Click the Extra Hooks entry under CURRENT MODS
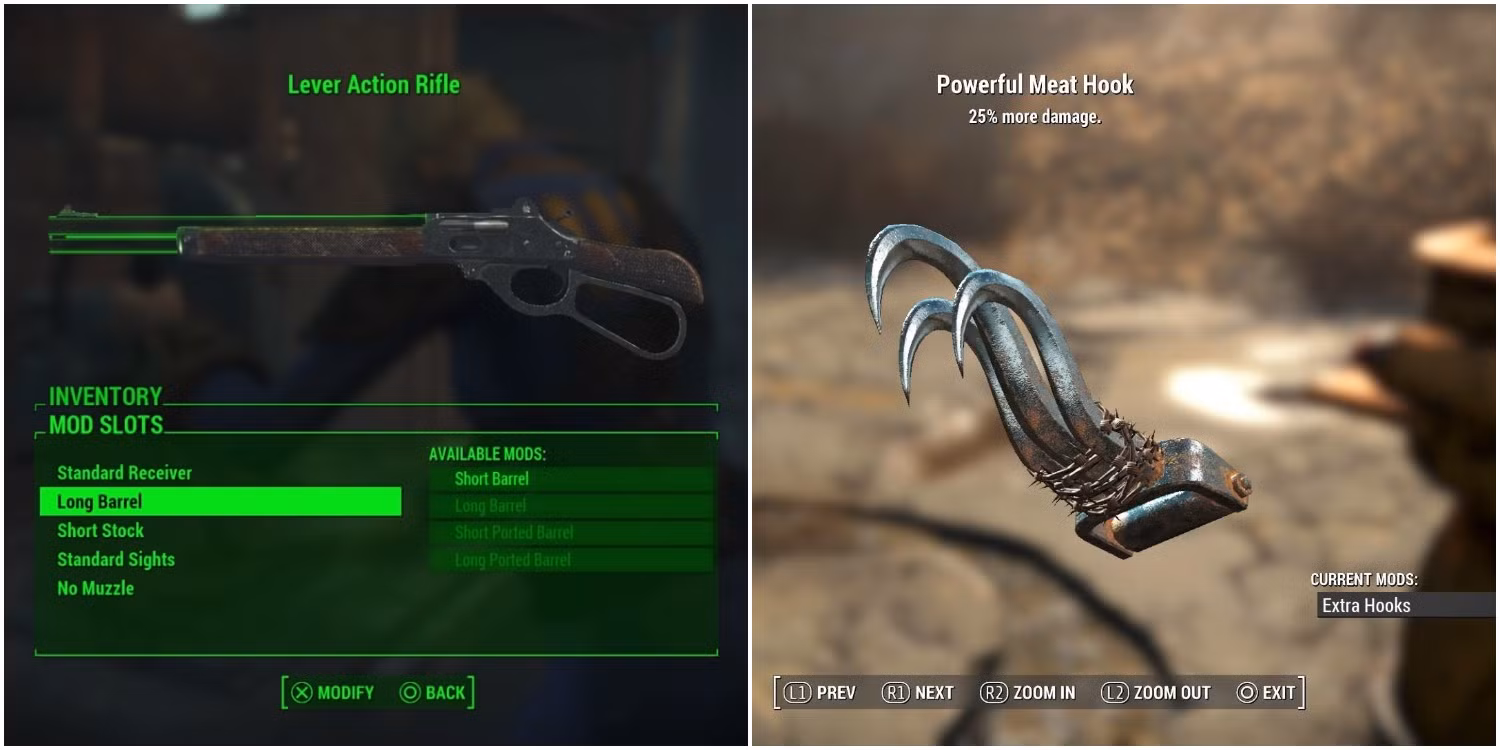 point(1366,606)
